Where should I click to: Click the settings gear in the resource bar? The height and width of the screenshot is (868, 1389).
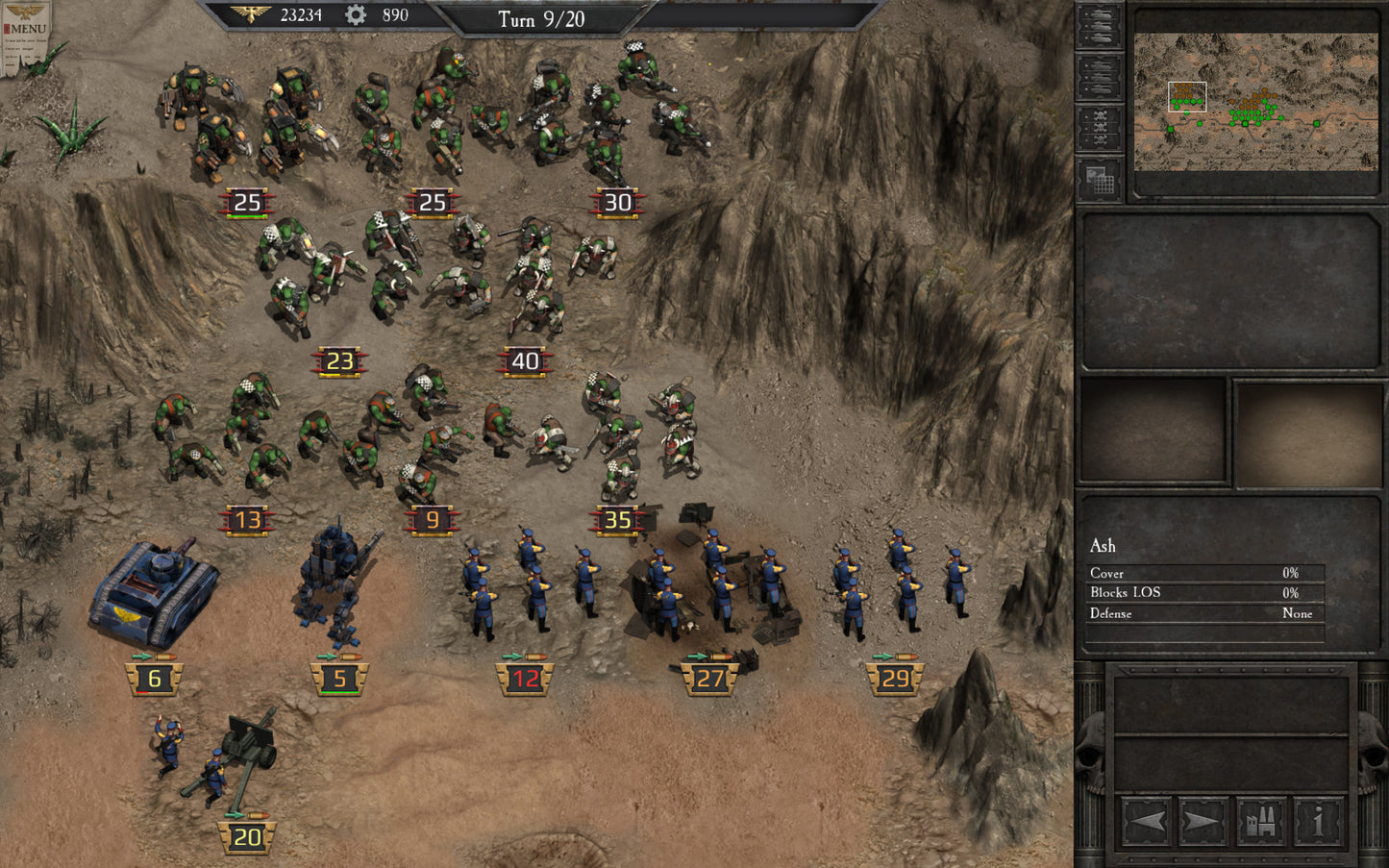[354, 16]
